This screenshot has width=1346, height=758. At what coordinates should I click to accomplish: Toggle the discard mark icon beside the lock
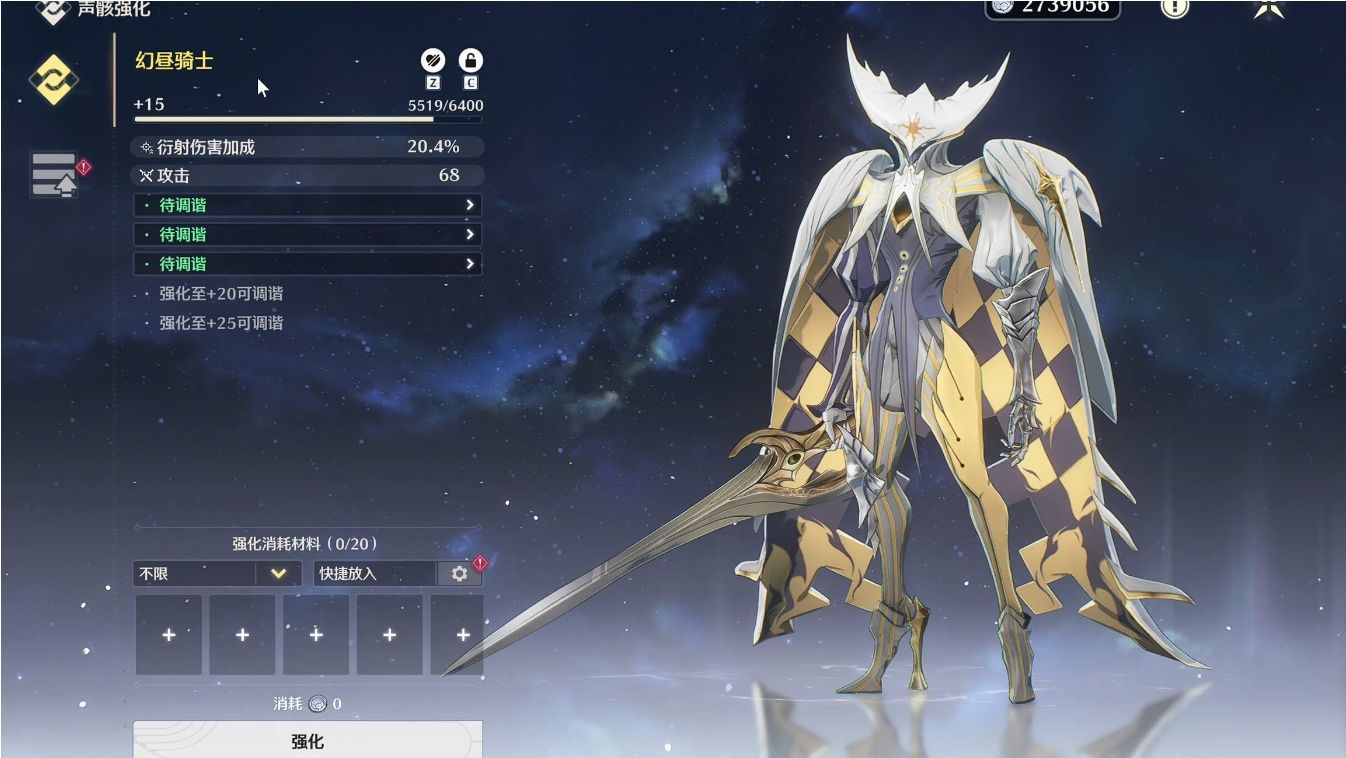tap(433, 60)
